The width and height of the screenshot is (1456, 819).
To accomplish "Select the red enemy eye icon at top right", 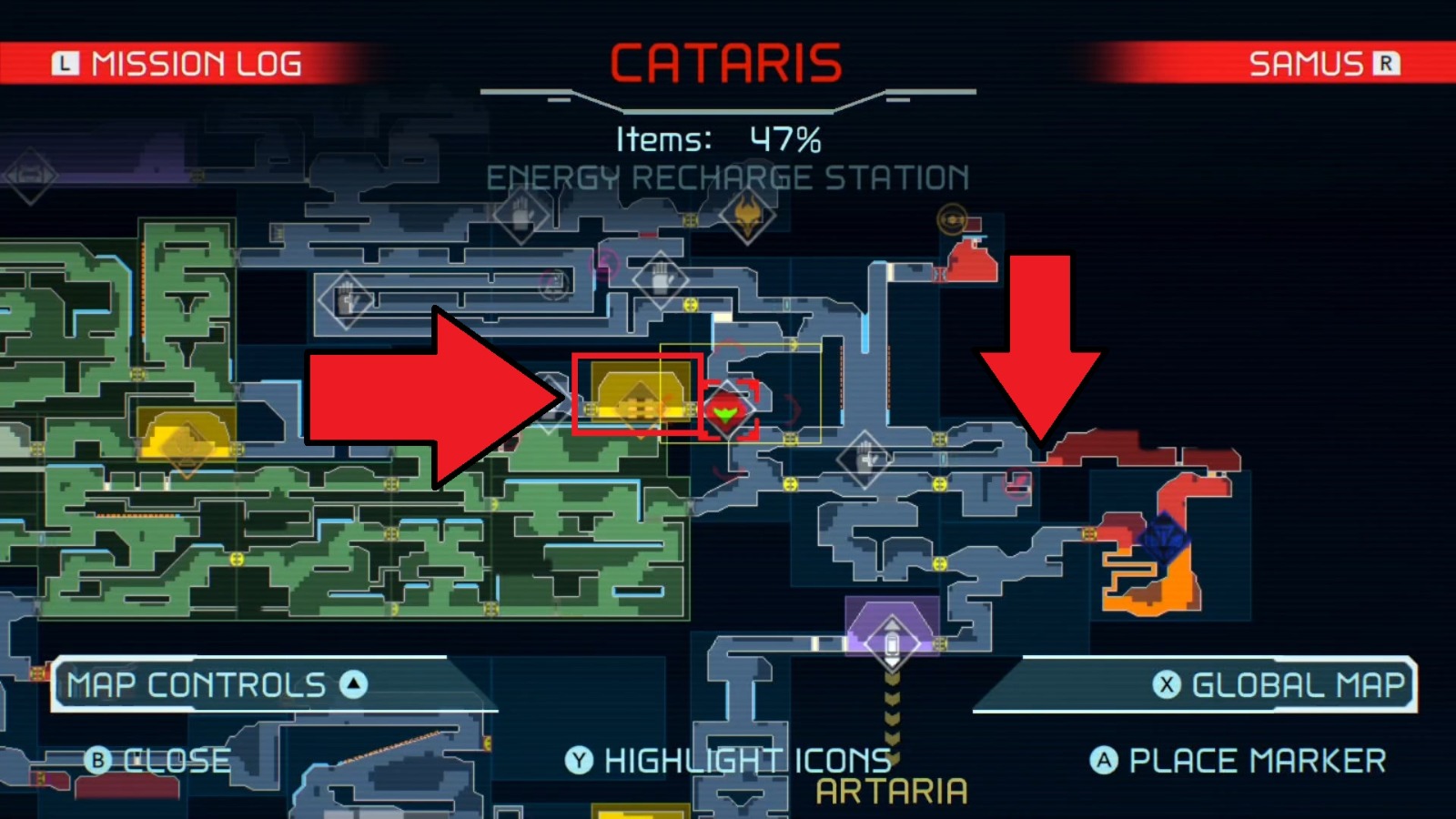I will (952, 218).
